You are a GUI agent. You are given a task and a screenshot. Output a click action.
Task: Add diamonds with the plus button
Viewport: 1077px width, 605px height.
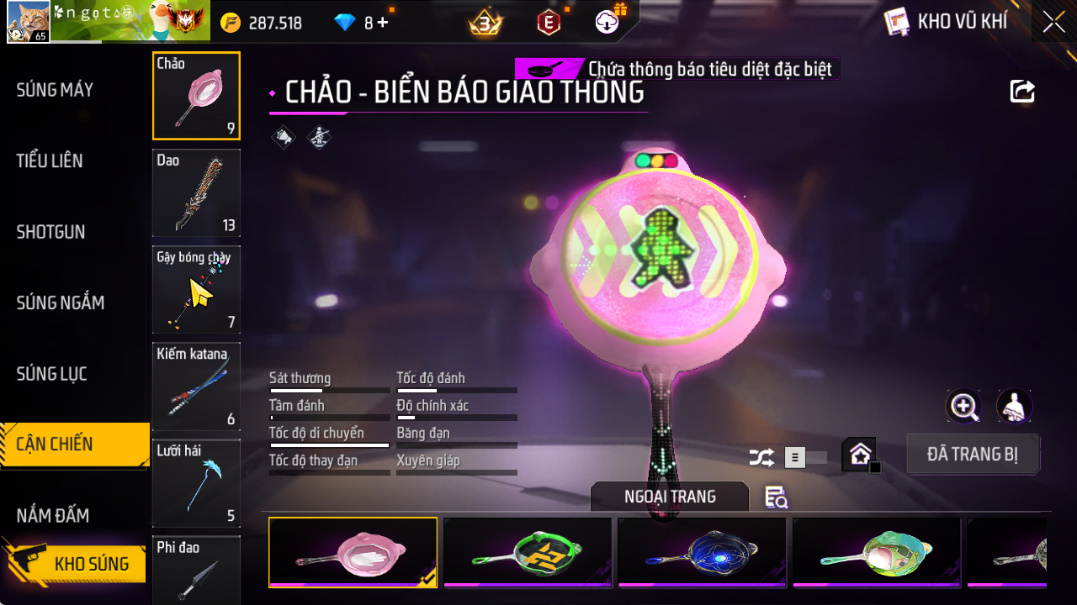(x=383, y=22)
